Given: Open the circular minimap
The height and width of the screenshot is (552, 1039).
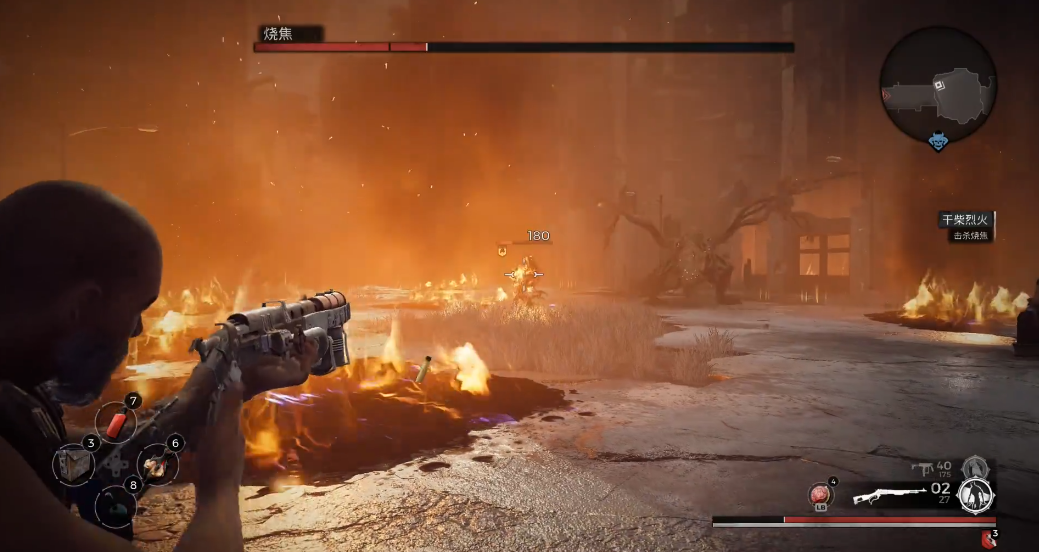Looking at the screenshot, I should click(x=938, y=84).
